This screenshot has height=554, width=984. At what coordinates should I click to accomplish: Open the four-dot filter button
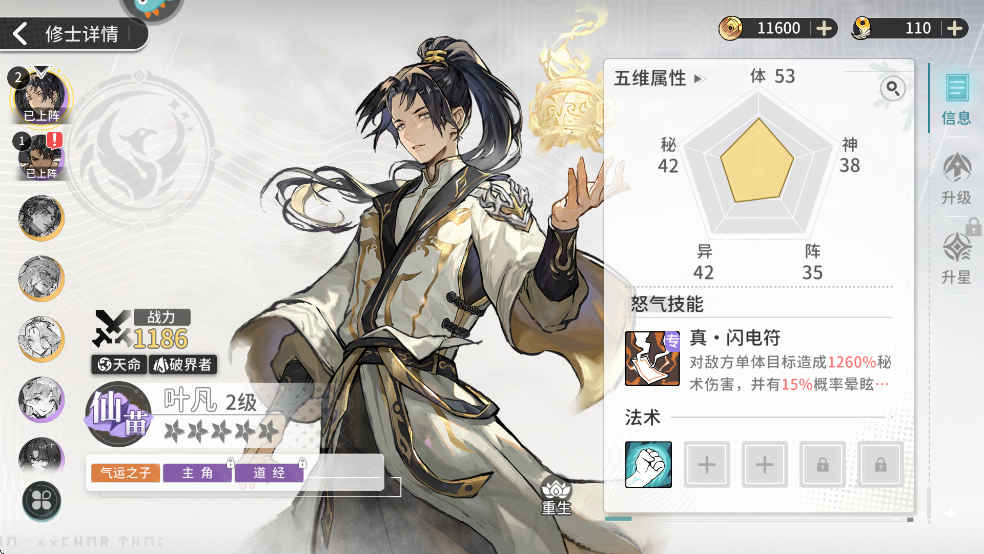tap(41, 498)
